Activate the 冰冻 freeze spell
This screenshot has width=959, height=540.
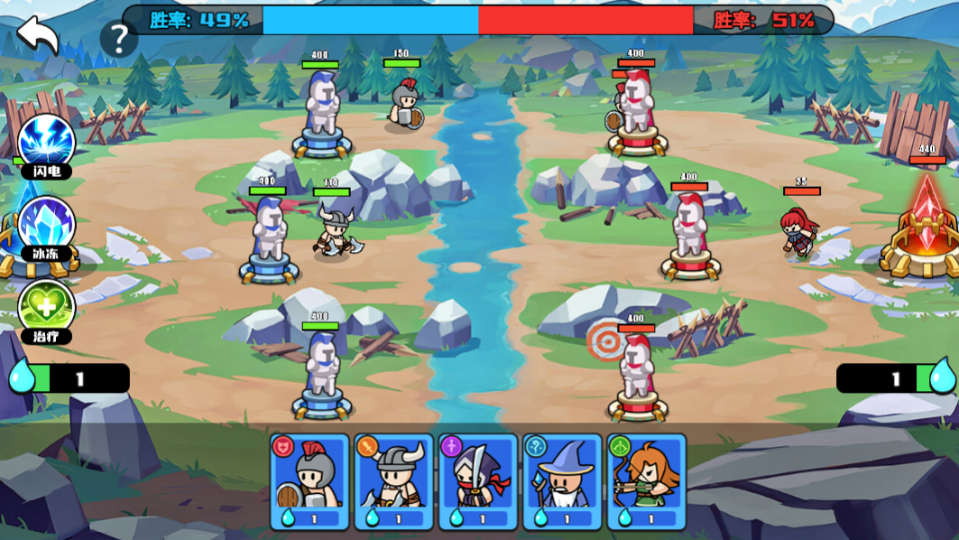coord(46,223)
